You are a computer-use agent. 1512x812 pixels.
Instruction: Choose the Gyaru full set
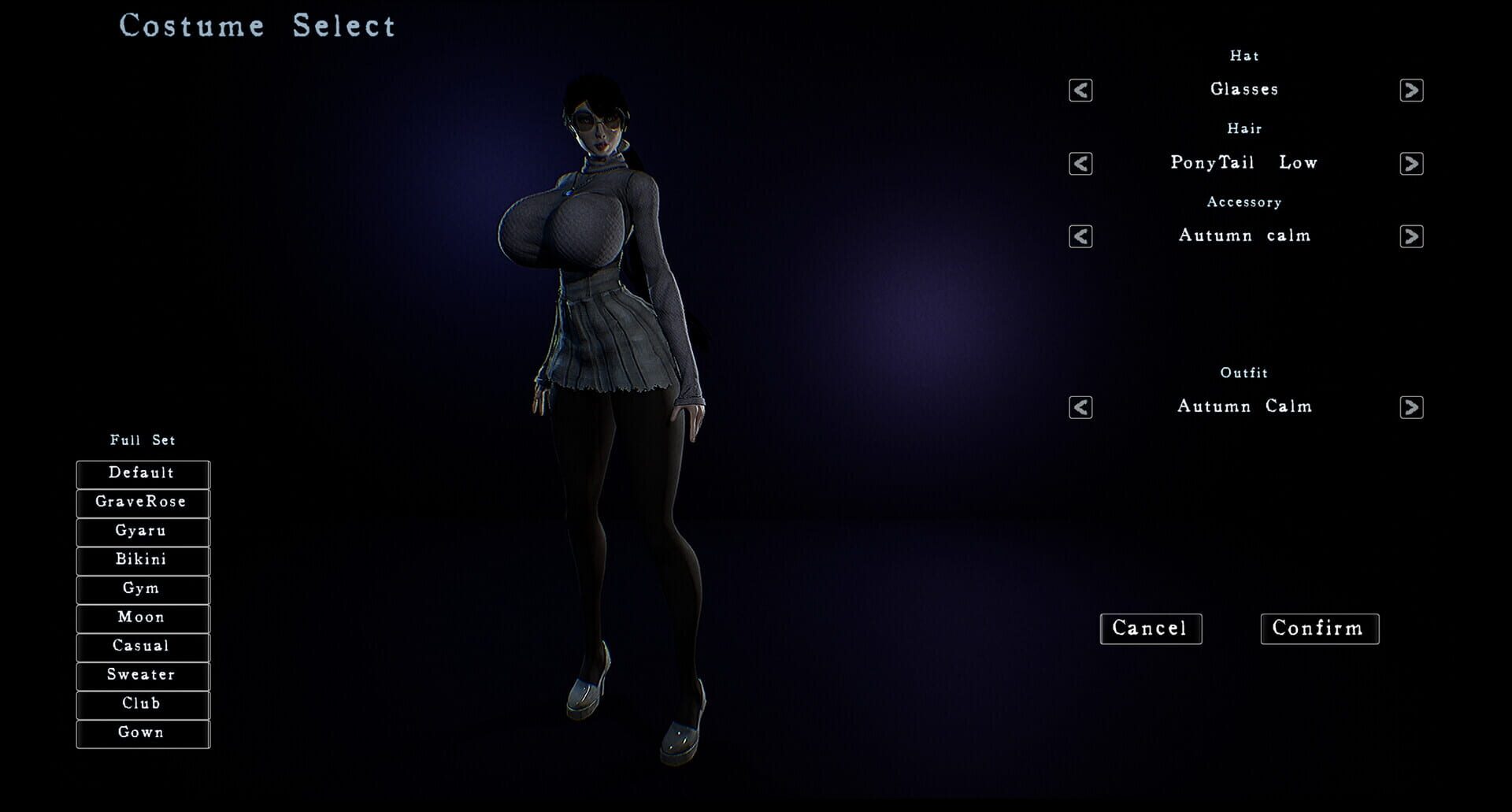point(142,532)
